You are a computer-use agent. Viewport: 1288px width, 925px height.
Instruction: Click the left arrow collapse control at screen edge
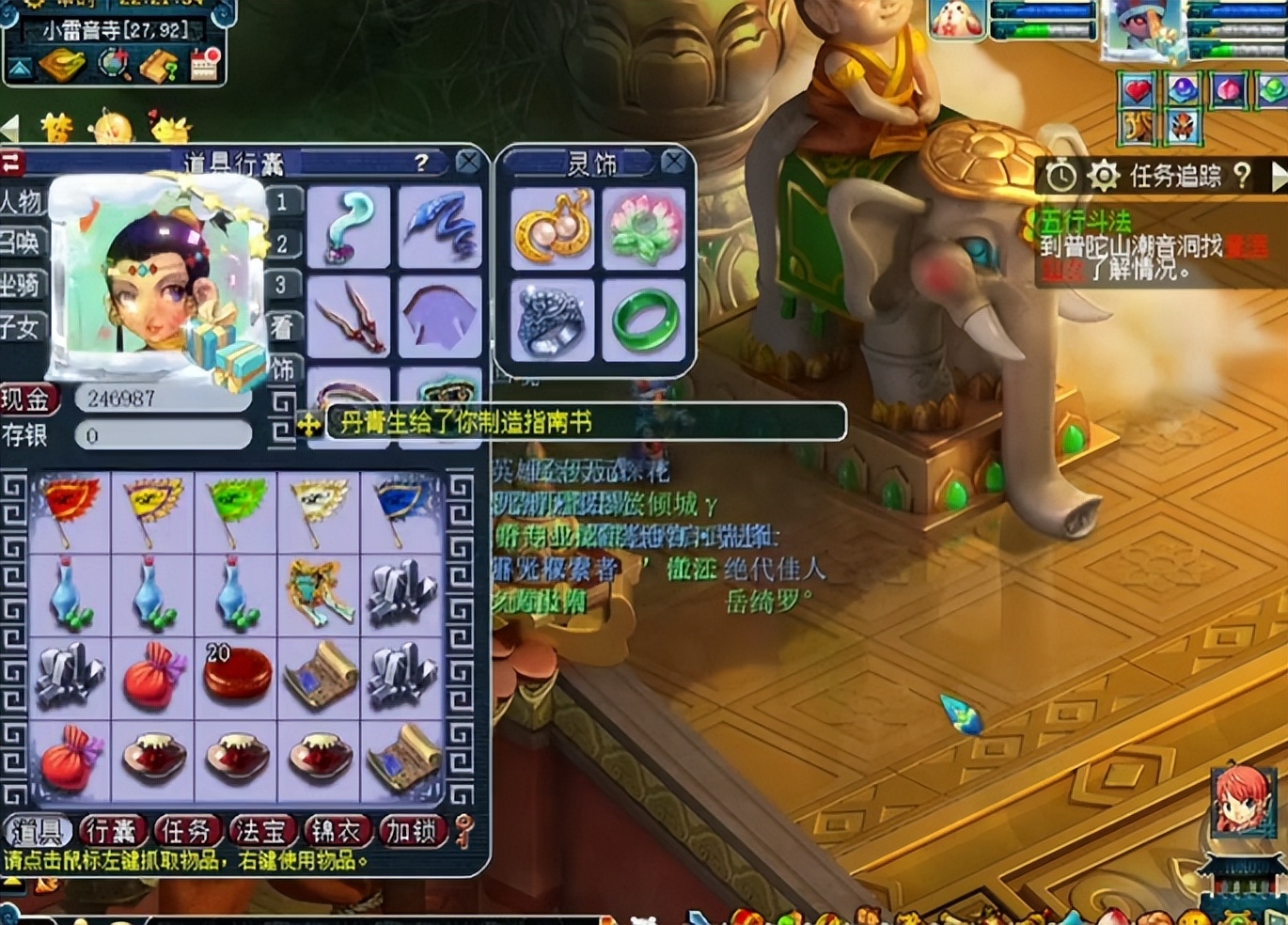pyautogui.click(x=8, y=128)
